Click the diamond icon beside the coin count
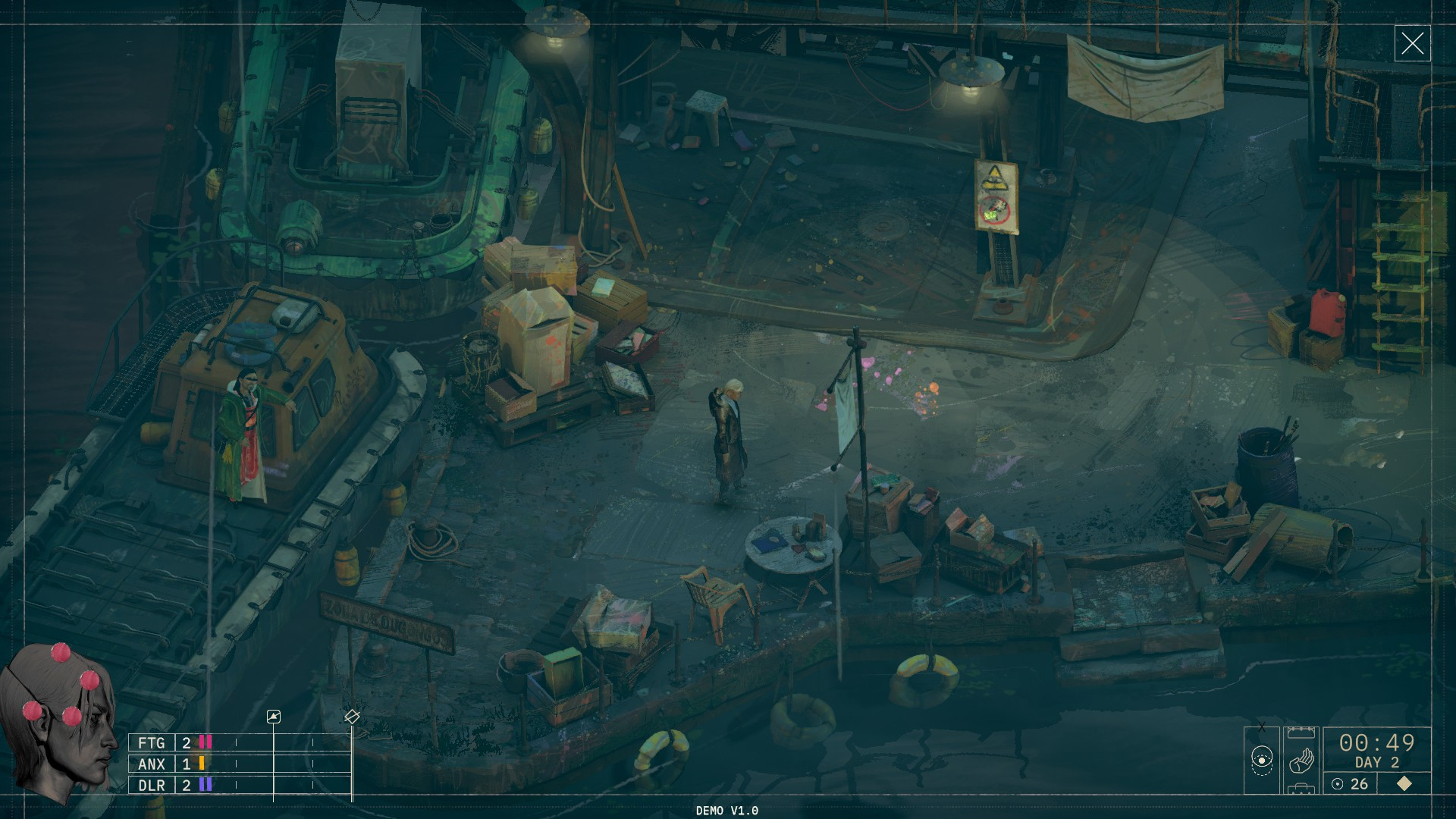 click(1404, 783)
